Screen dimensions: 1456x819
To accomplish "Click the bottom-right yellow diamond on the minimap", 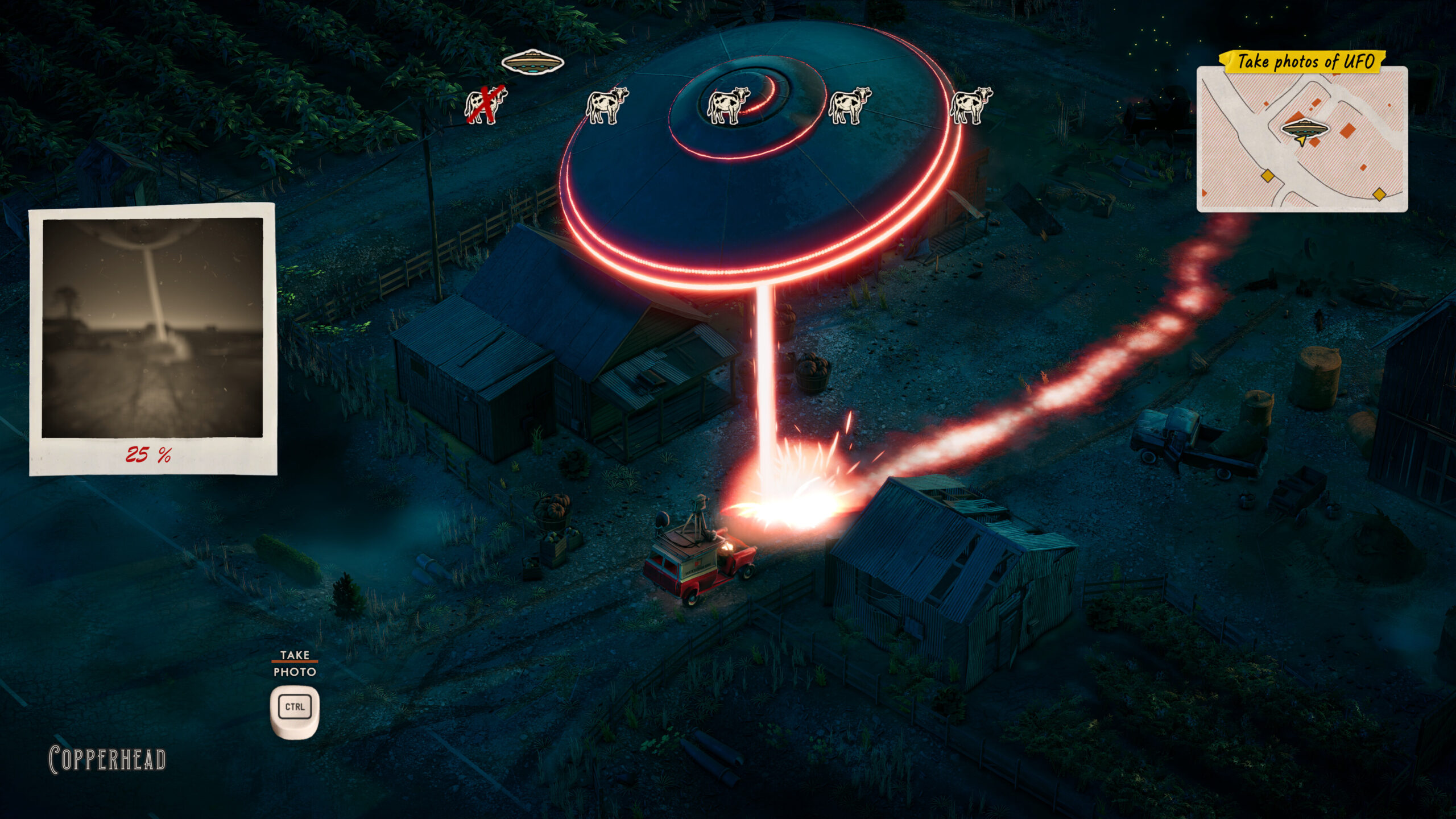I will click(1380, 193).
